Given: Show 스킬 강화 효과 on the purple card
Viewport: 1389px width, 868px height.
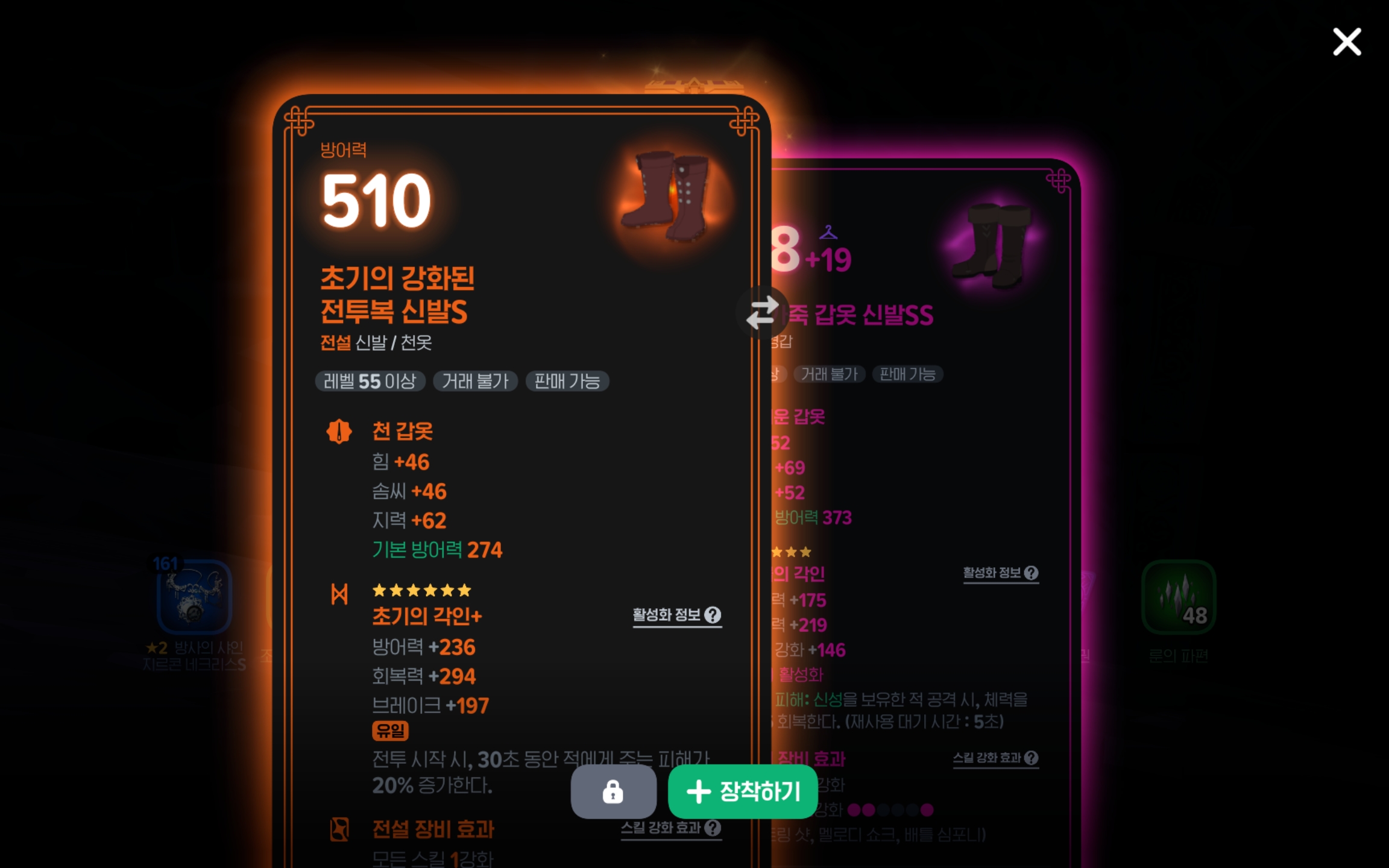Looking at the screenshot, I should [x=995, y=758].
